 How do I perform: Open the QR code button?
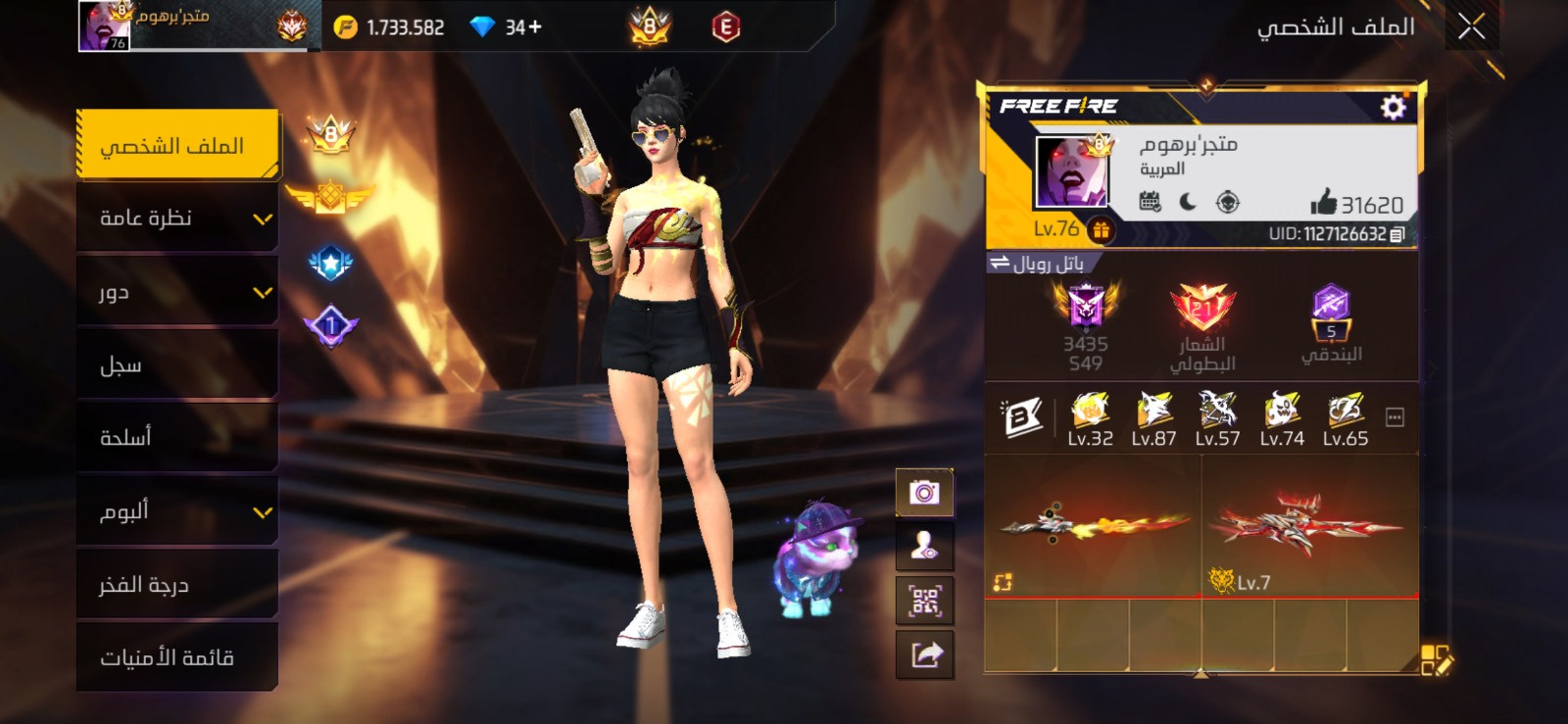924,601
